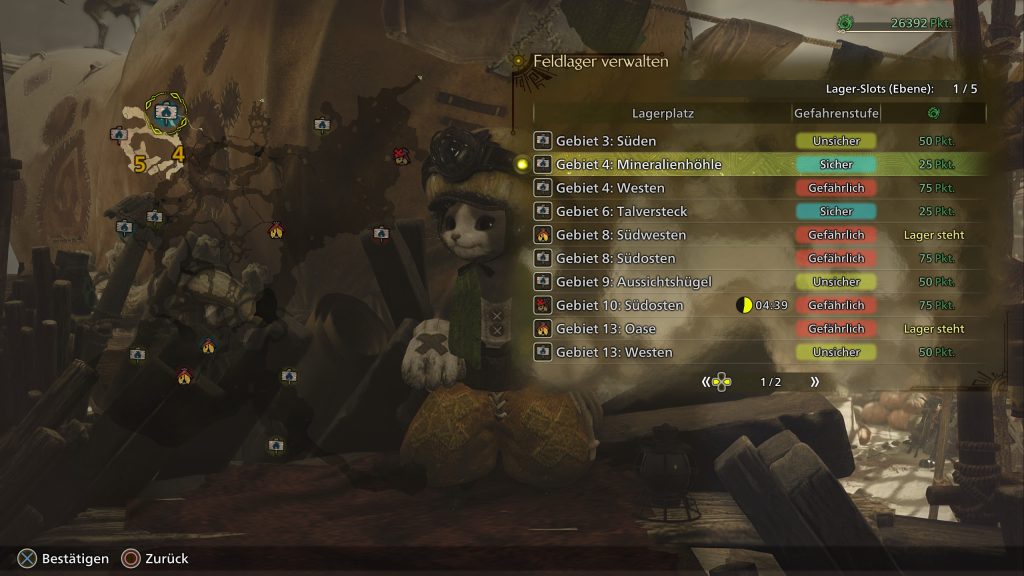1024x576 pixels.
Task: Sort by the Gefahrenstufe column header
Action: pos(836,114)
